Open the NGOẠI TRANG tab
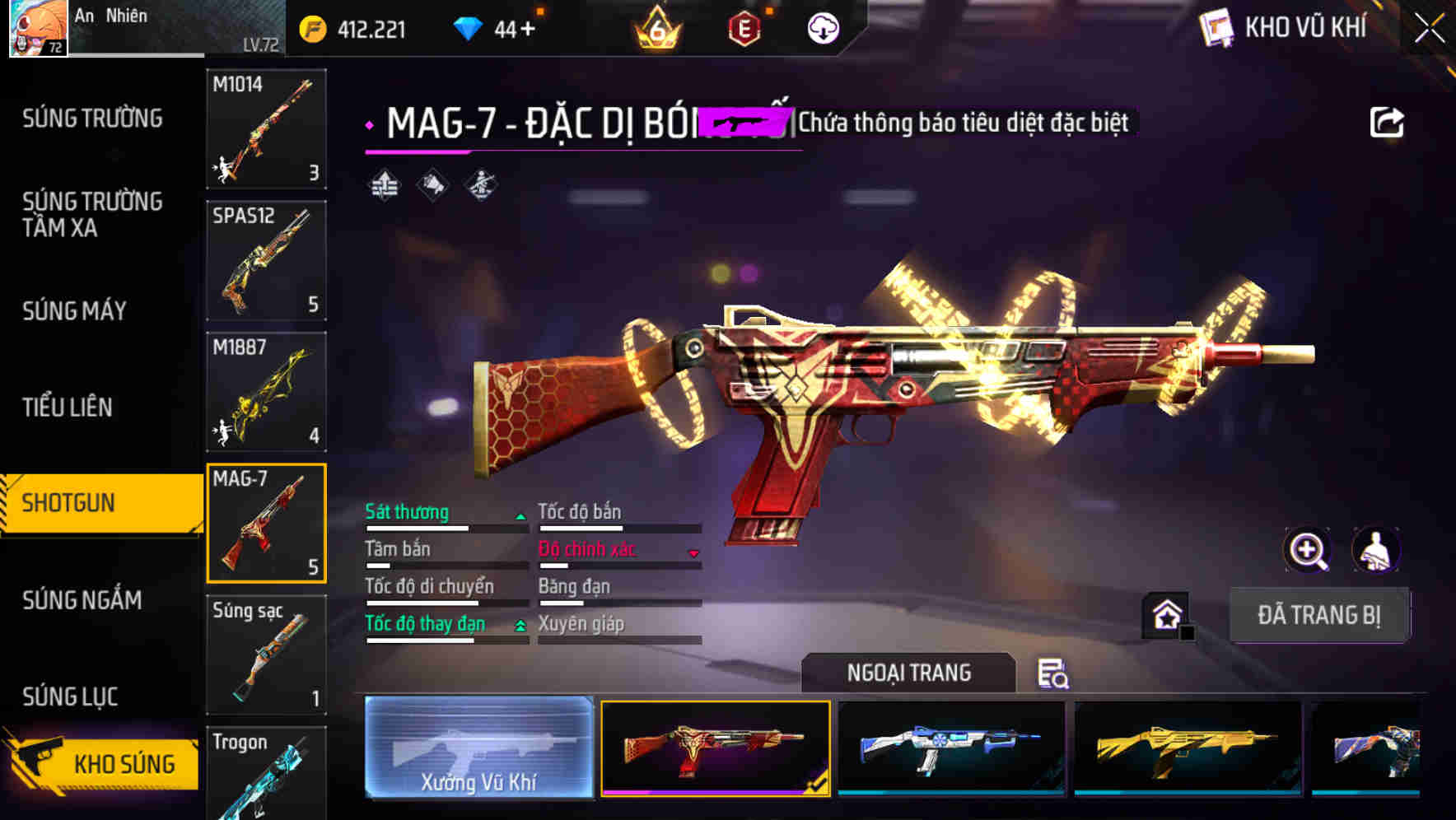1456x820 pixels. click(x=909, y=672)
